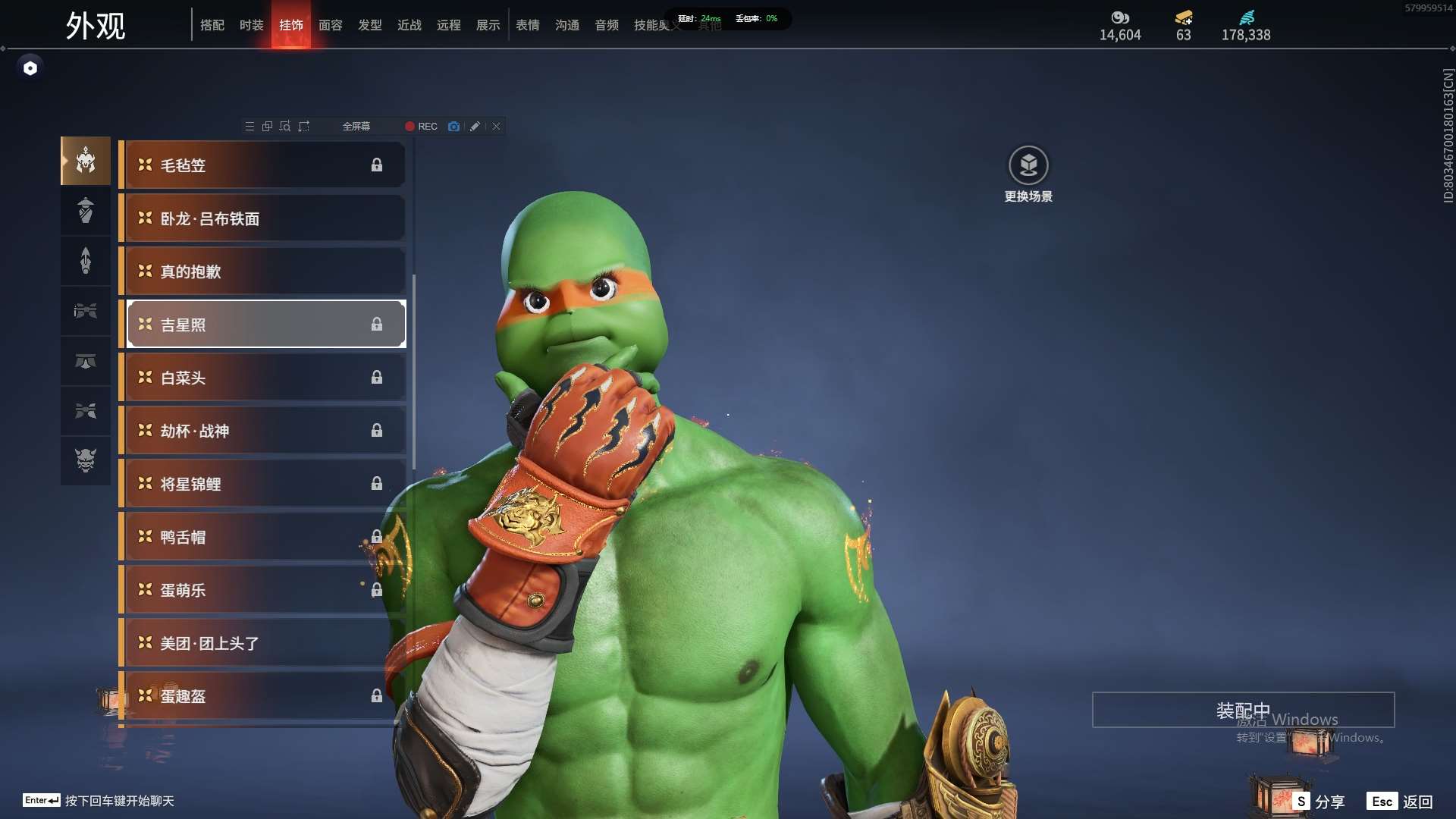Open the 面容 tab

330,25
